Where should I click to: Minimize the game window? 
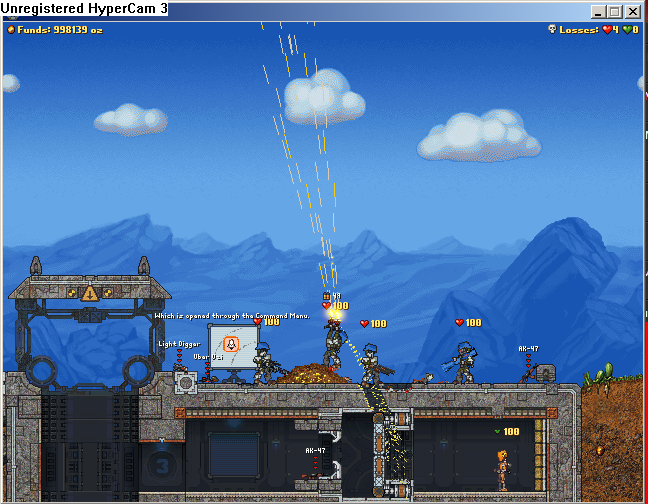click(599, 12)
